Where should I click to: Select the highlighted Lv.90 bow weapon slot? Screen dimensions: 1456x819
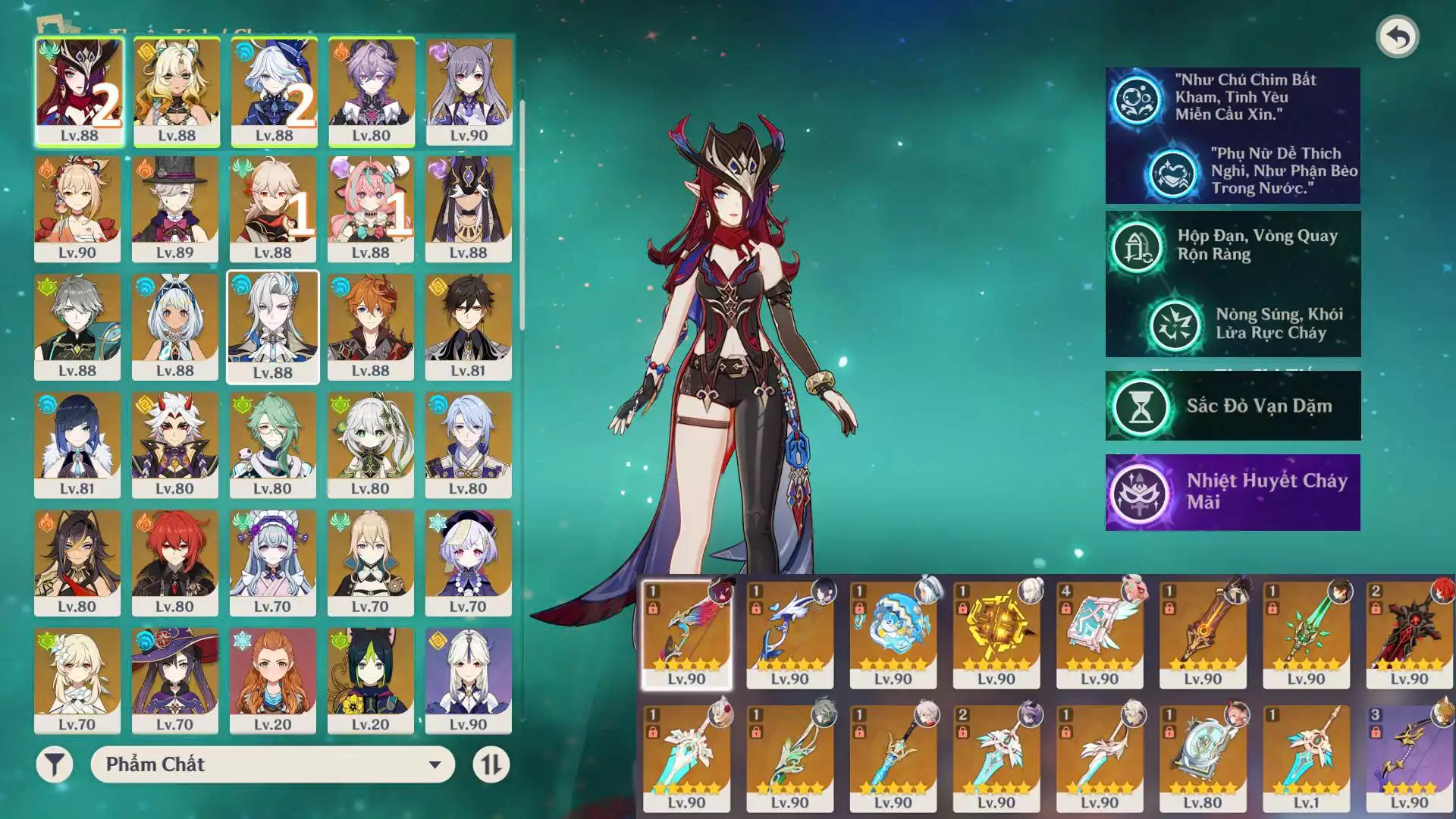pos(686,635)
